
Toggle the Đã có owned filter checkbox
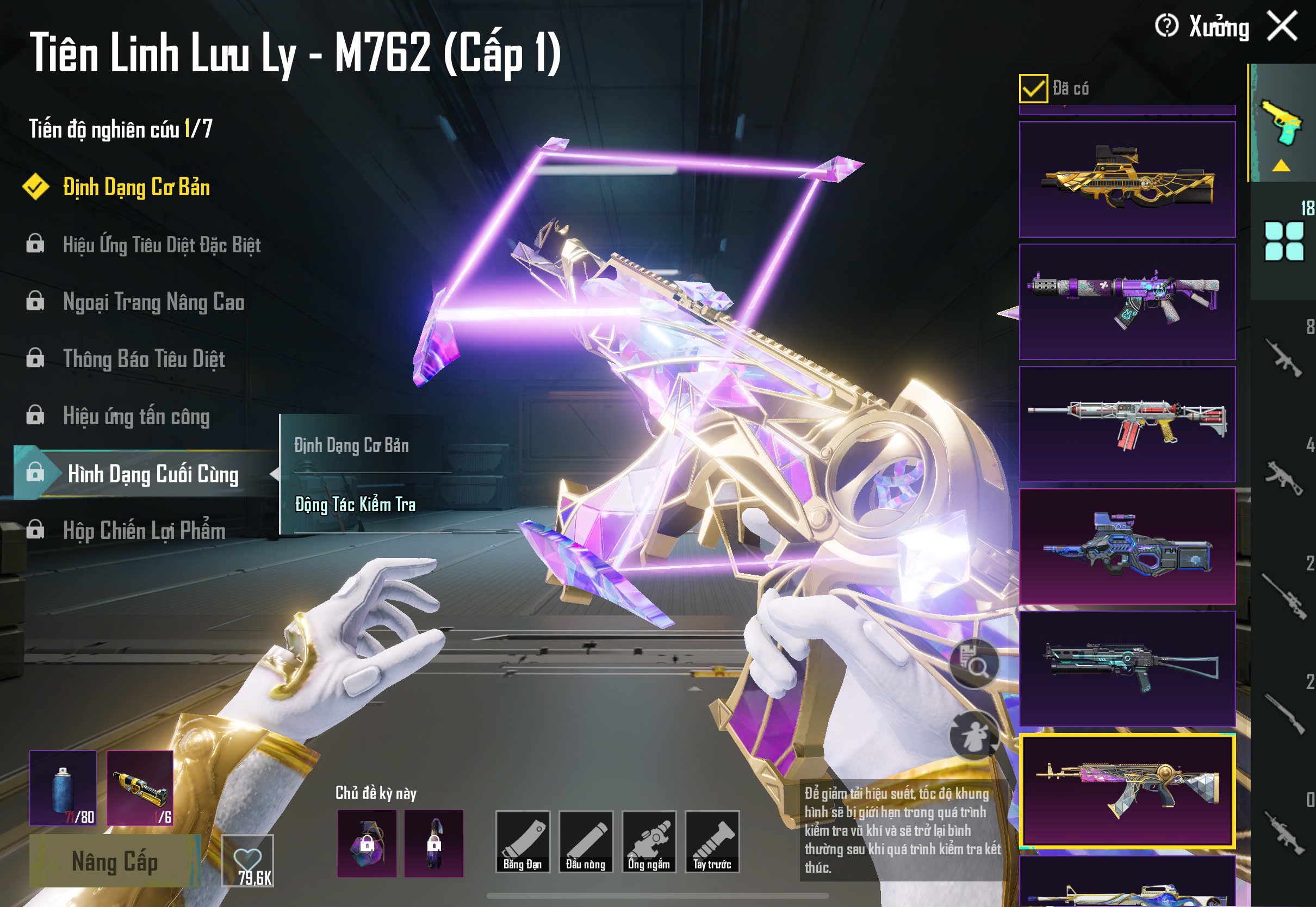(x=1033, y=89)
